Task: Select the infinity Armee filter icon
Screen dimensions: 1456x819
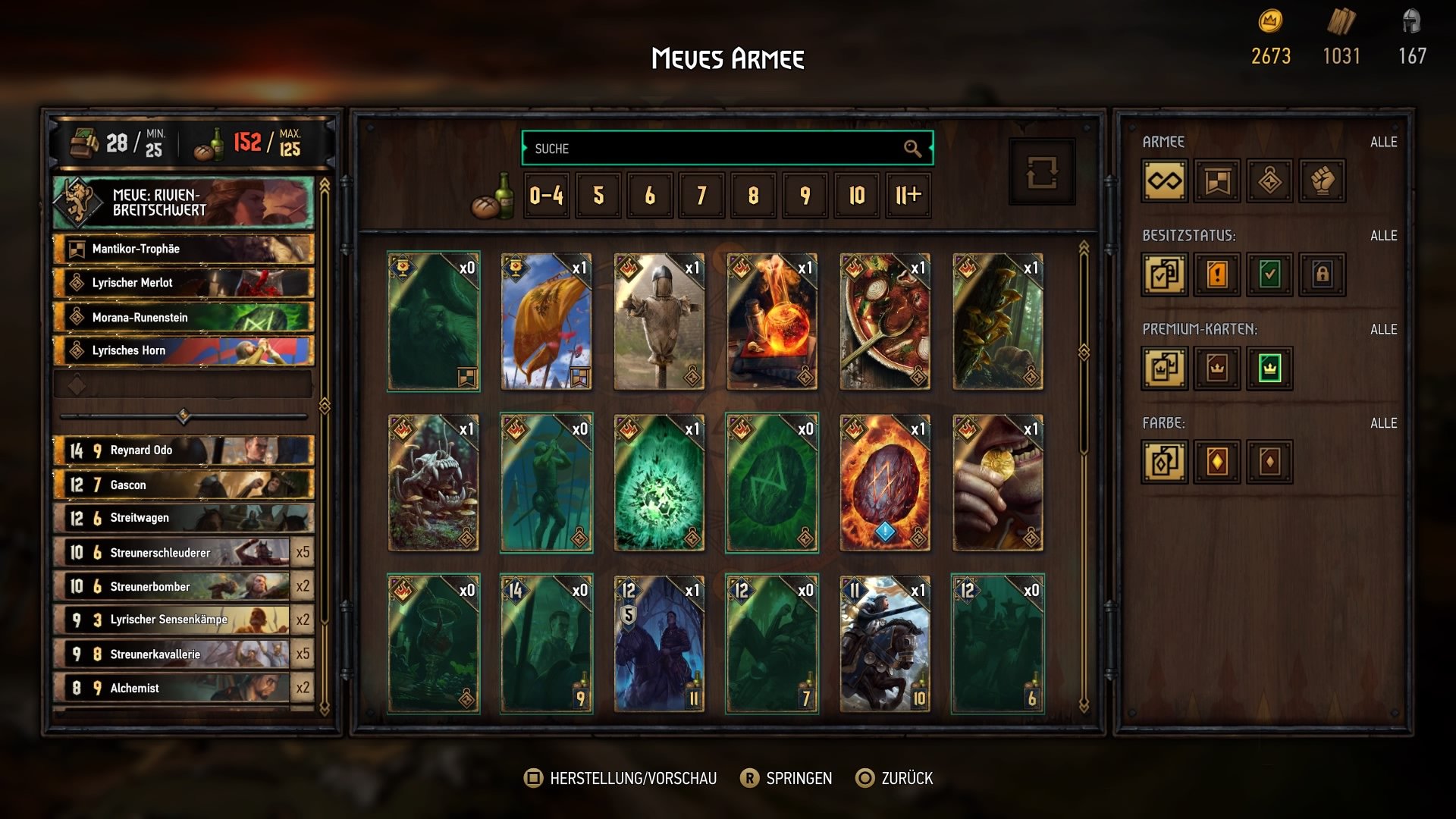Action: point(1165,181)
